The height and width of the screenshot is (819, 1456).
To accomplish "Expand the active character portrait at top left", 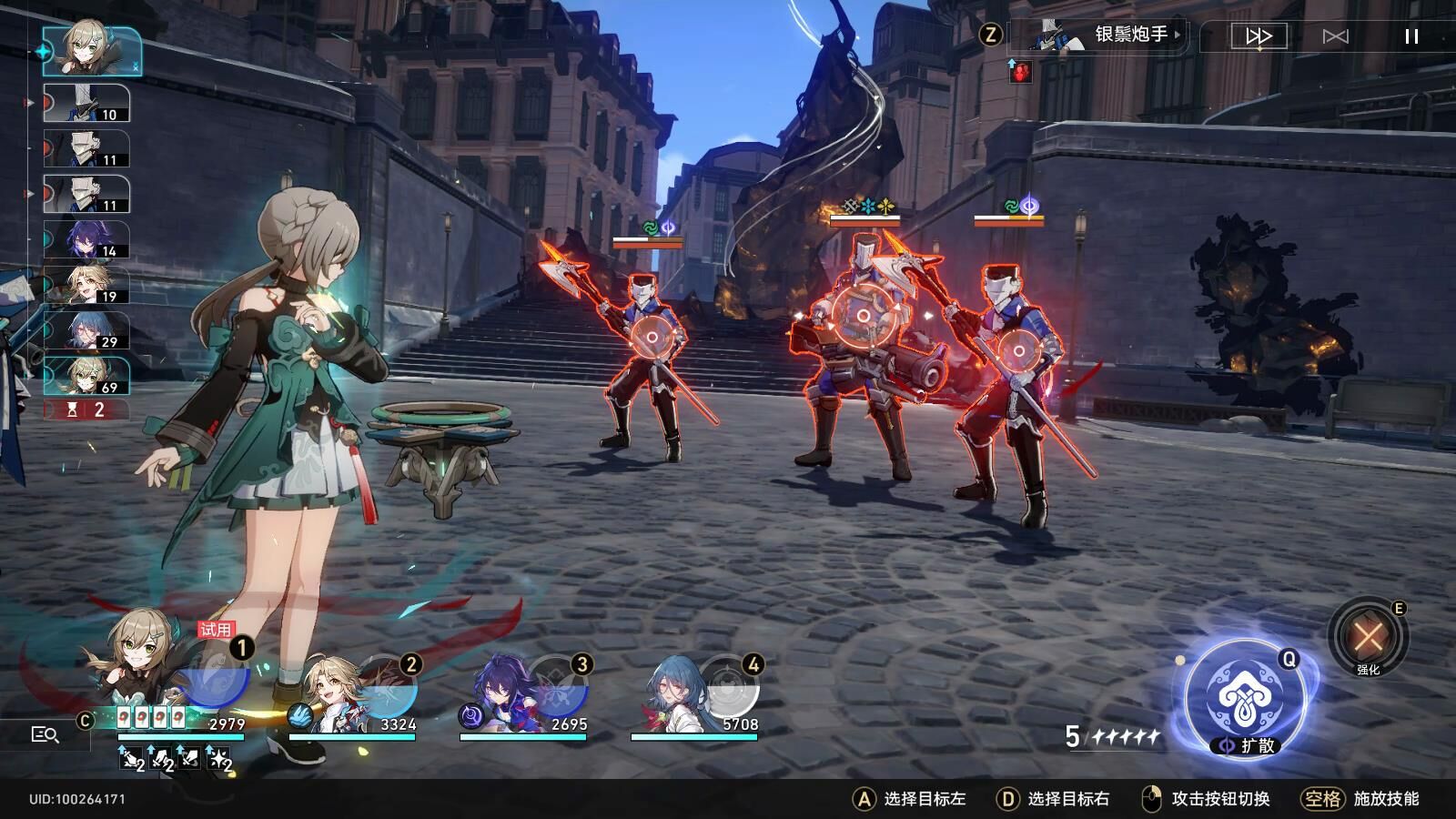I will (x=86, y=50).
